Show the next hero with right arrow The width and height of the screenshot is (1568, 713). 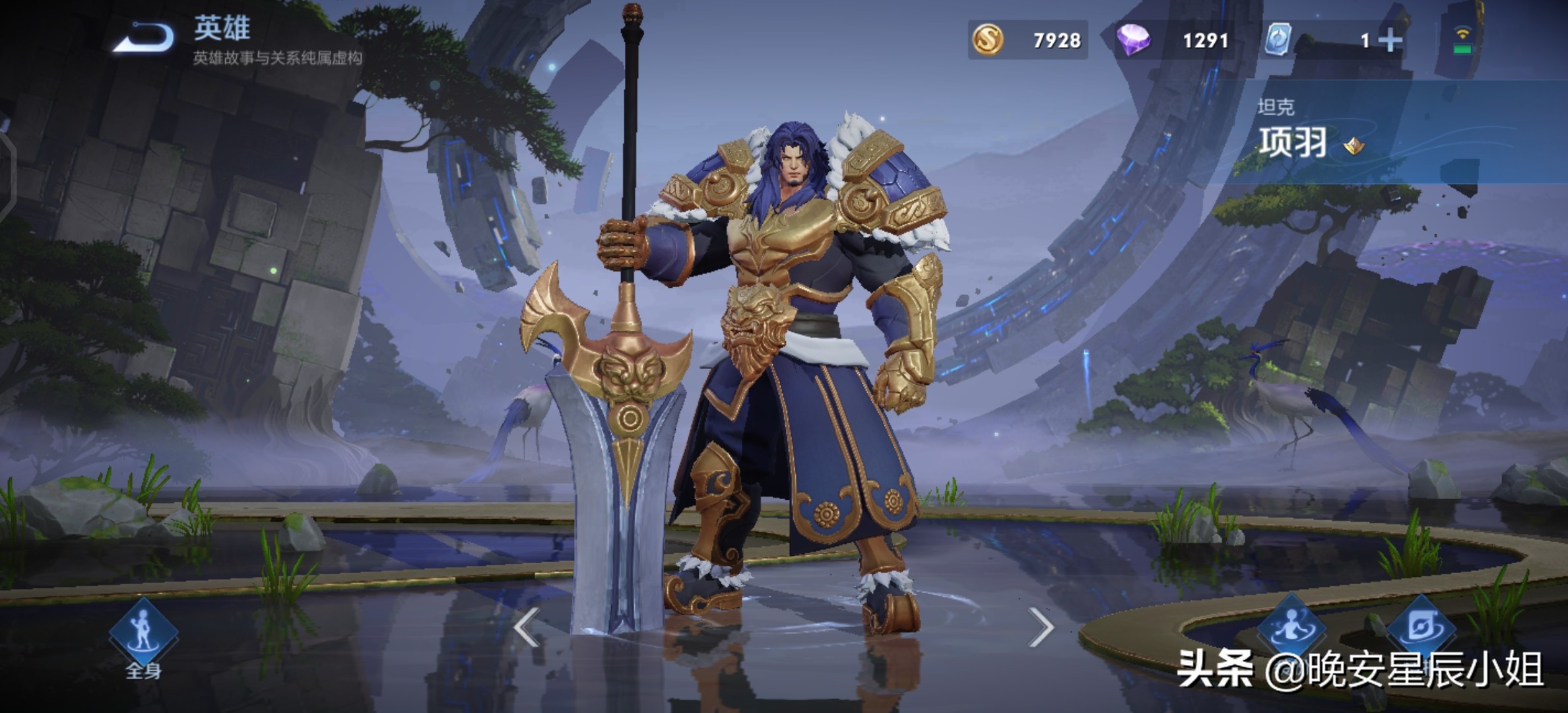click(x=1041, y=627)
